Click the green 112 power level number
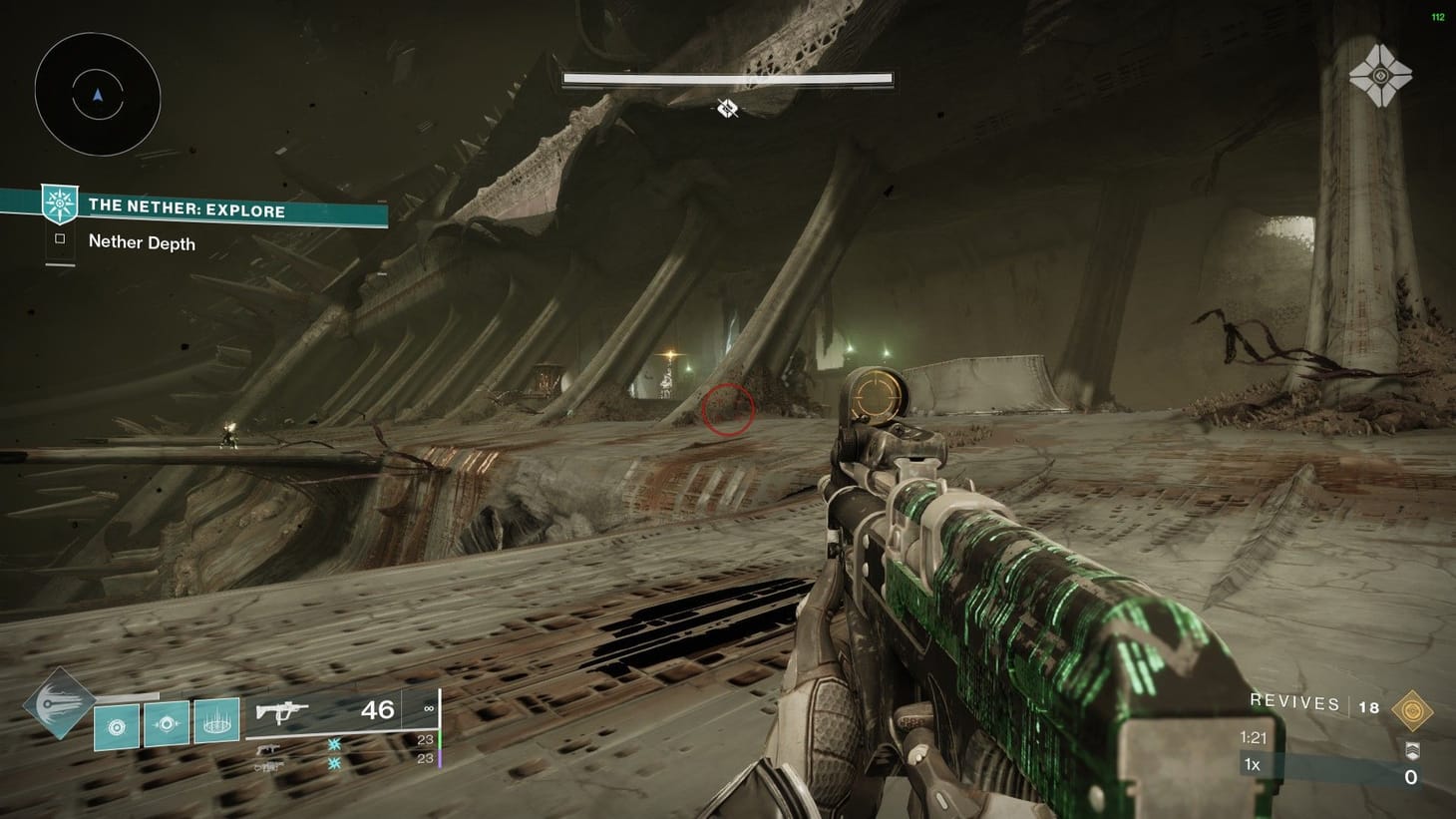Viewport: 1456px width, 819px height. point(1436,17)
